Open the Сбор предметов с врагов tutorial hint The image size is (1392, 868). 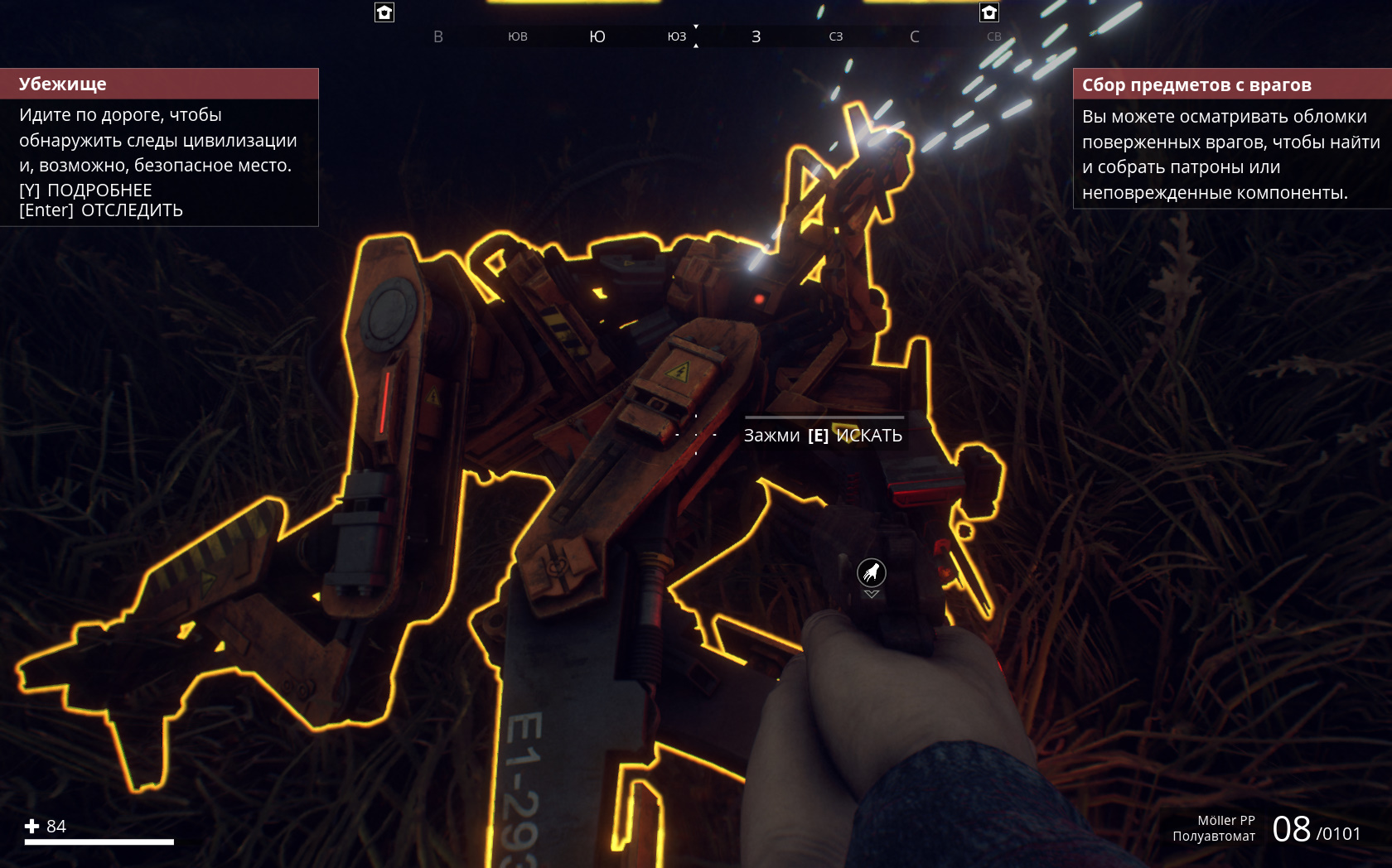[1231, 138]
